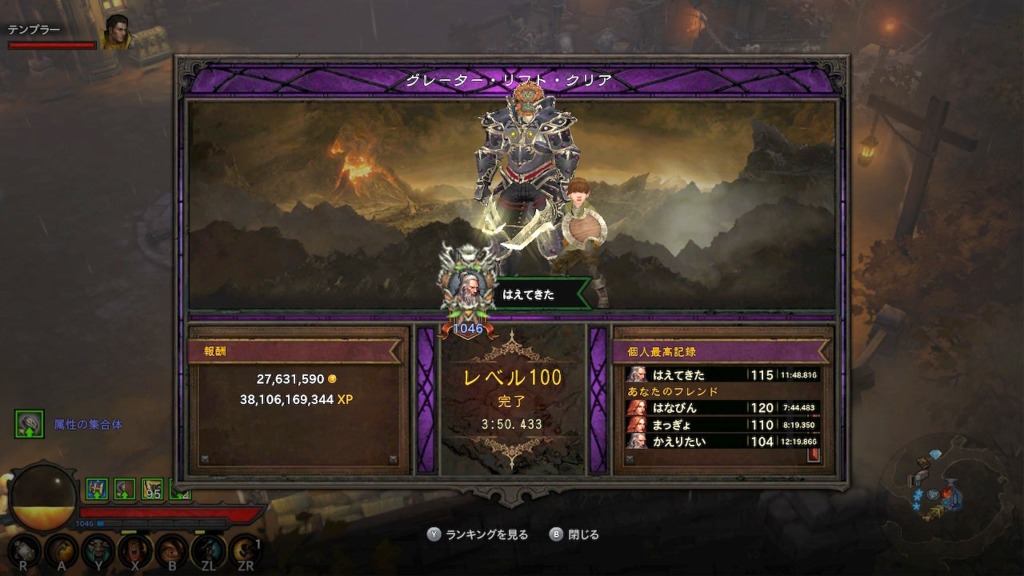Select the player portrait with paragon 1046
Screen dimensions: 1024x576
point(466,289)
